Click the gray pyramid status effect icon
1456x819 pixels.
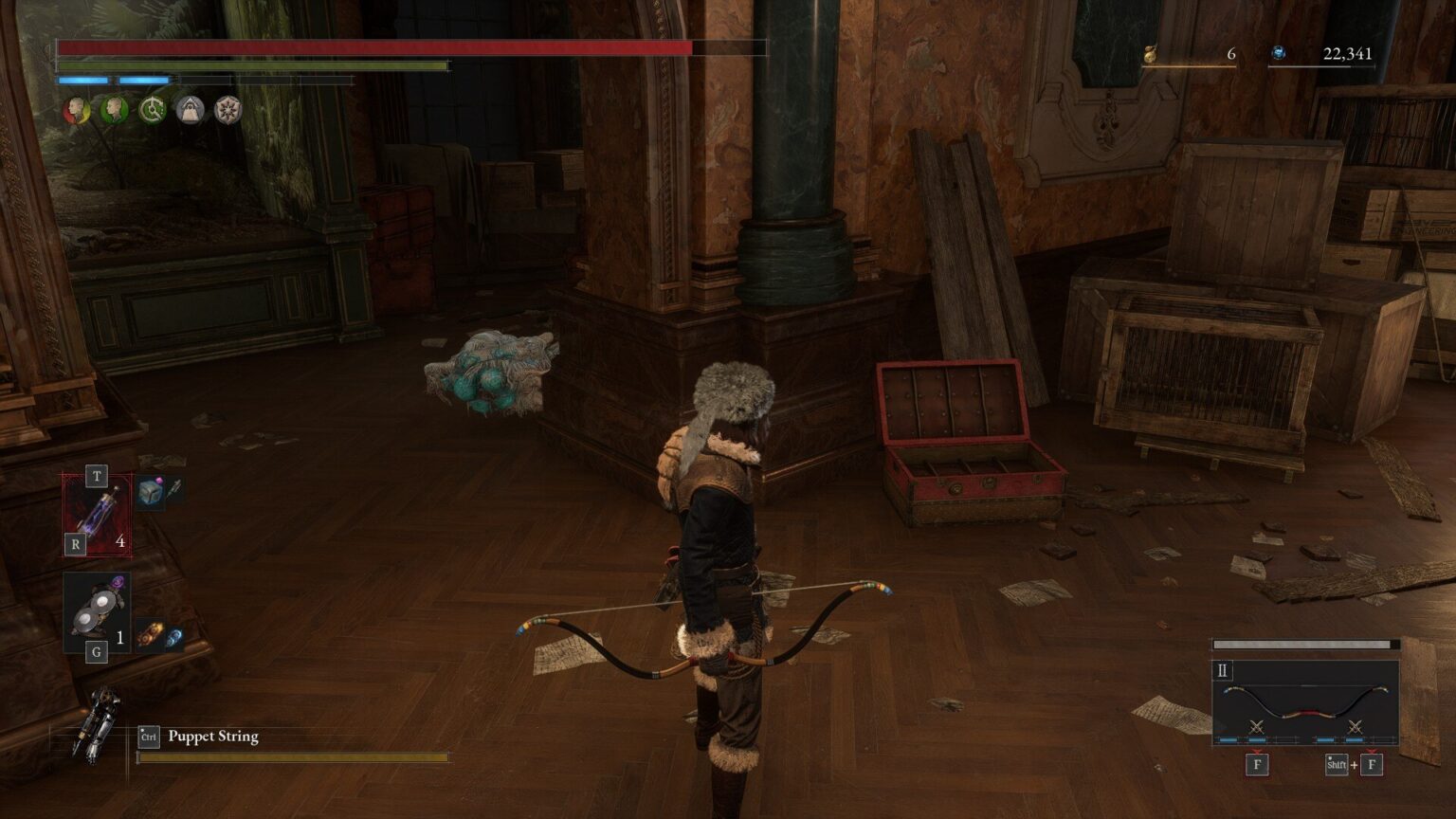(x=191, y=109)
